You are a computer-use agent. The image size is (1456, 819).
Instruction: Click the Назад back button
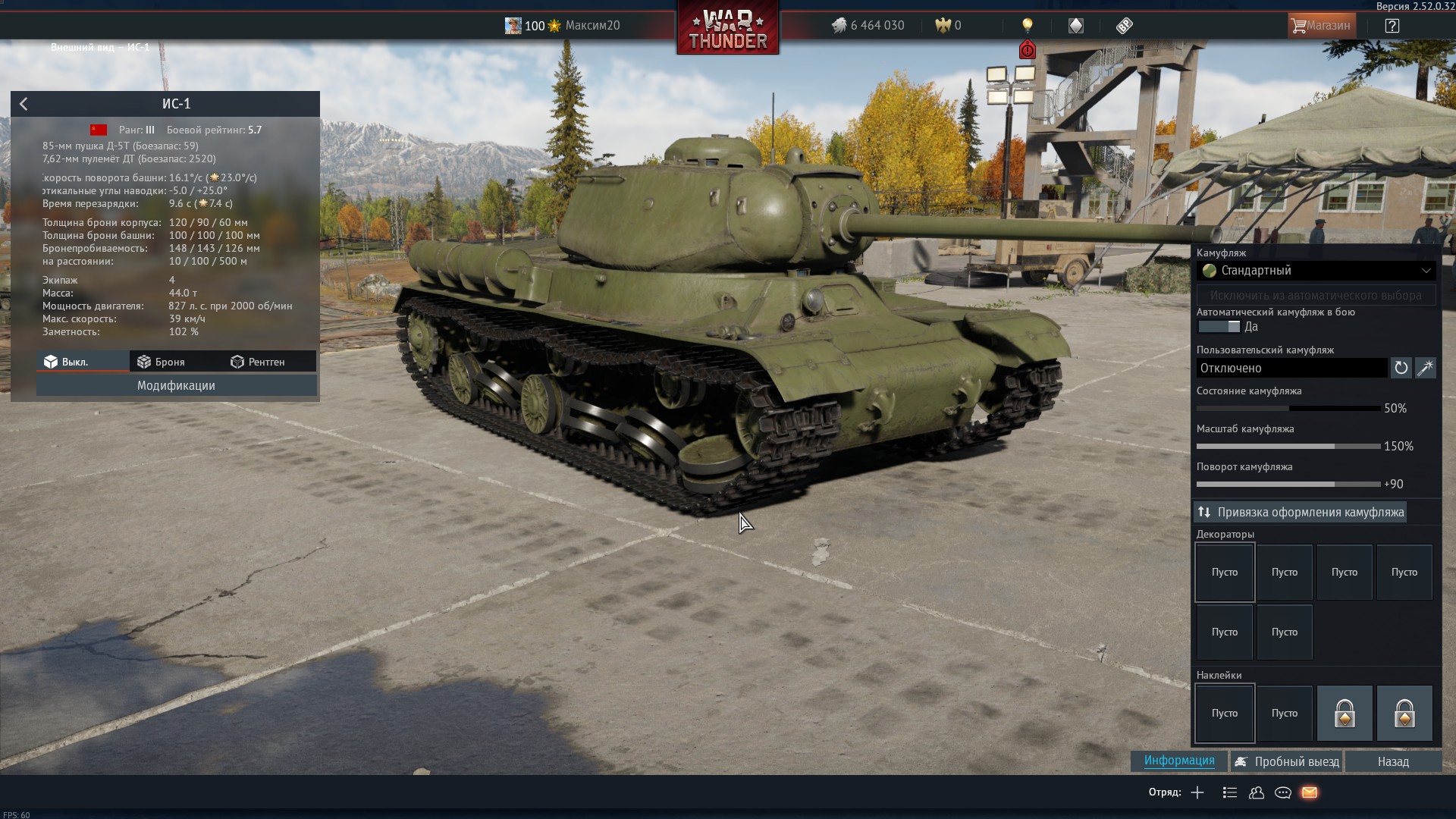[1393, 761]
